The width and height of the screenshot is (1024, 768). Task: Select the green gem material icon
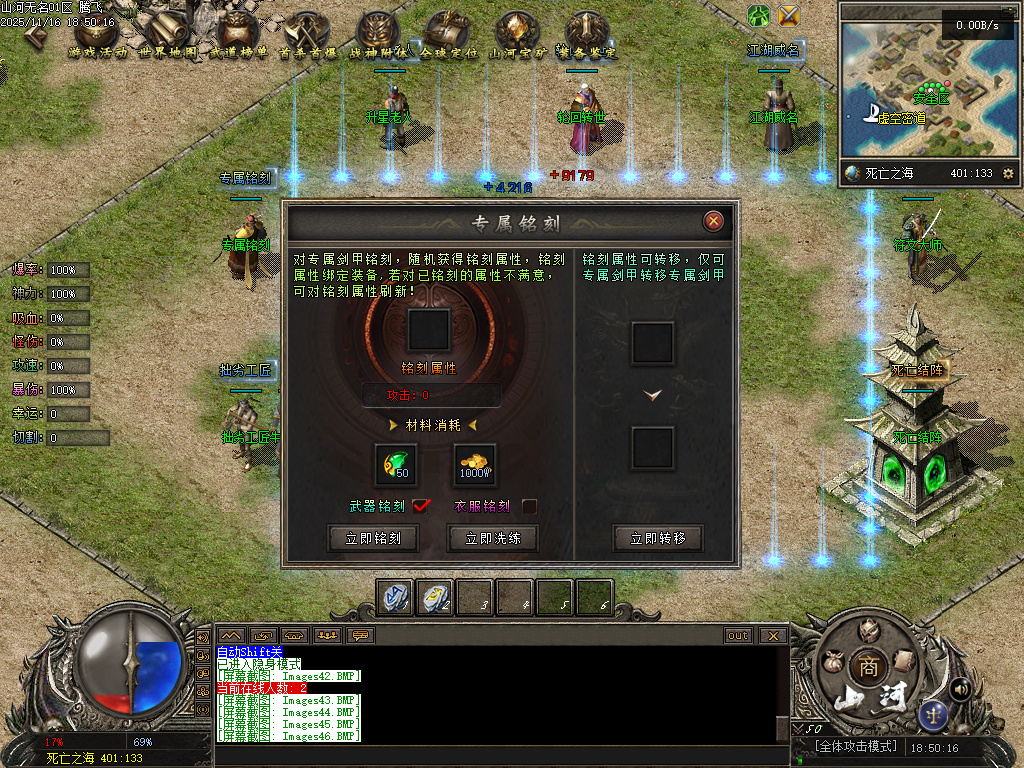(395, 465)
